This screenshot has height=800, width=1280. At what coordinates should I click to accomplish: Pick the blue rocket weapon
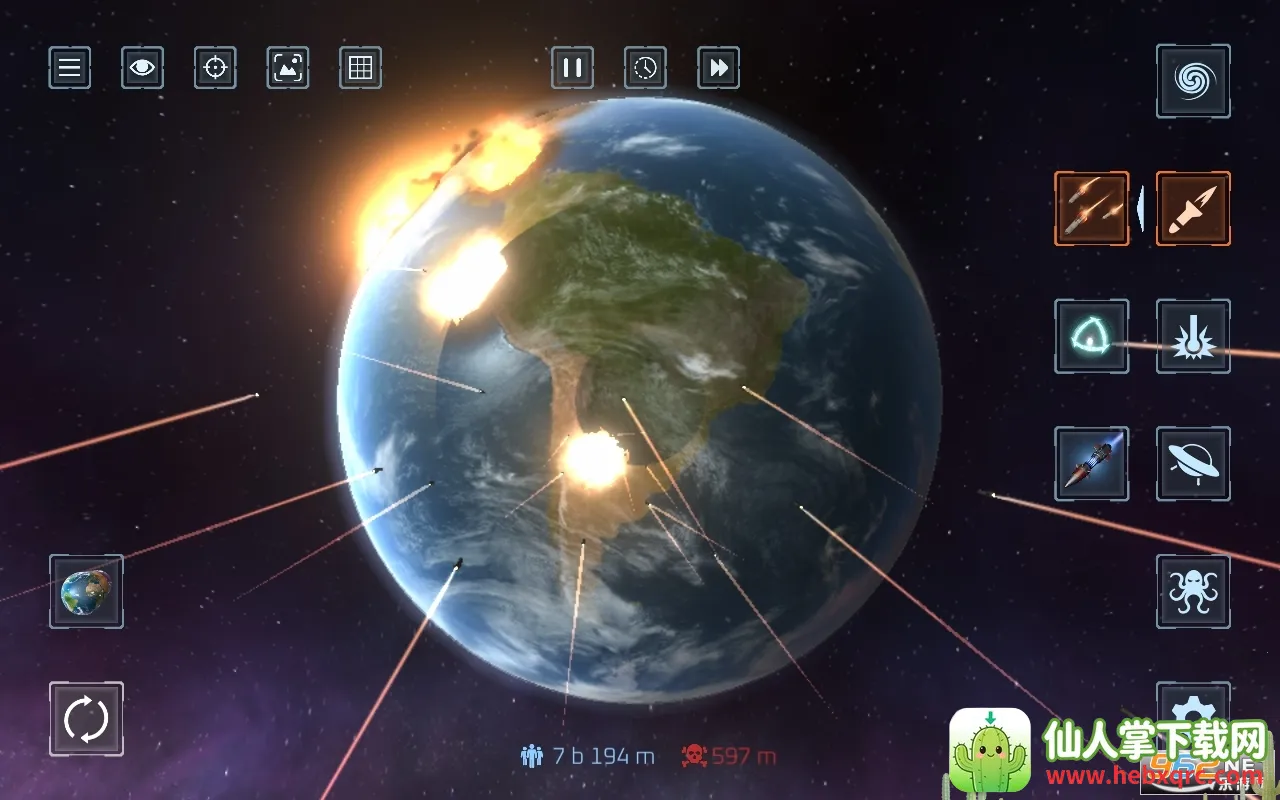1091,463
